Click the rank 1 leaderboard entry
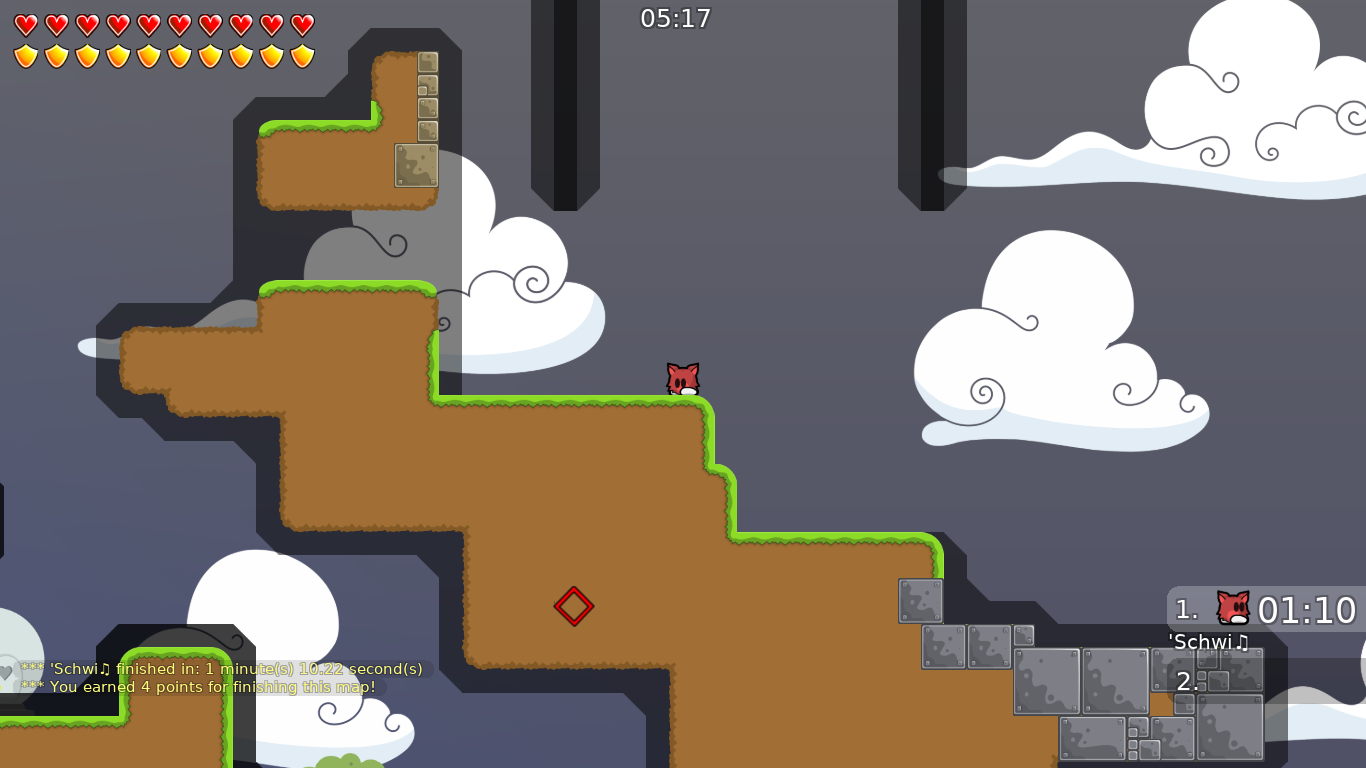Screen dimensions: 1366x768 (x=1185, y=607)
